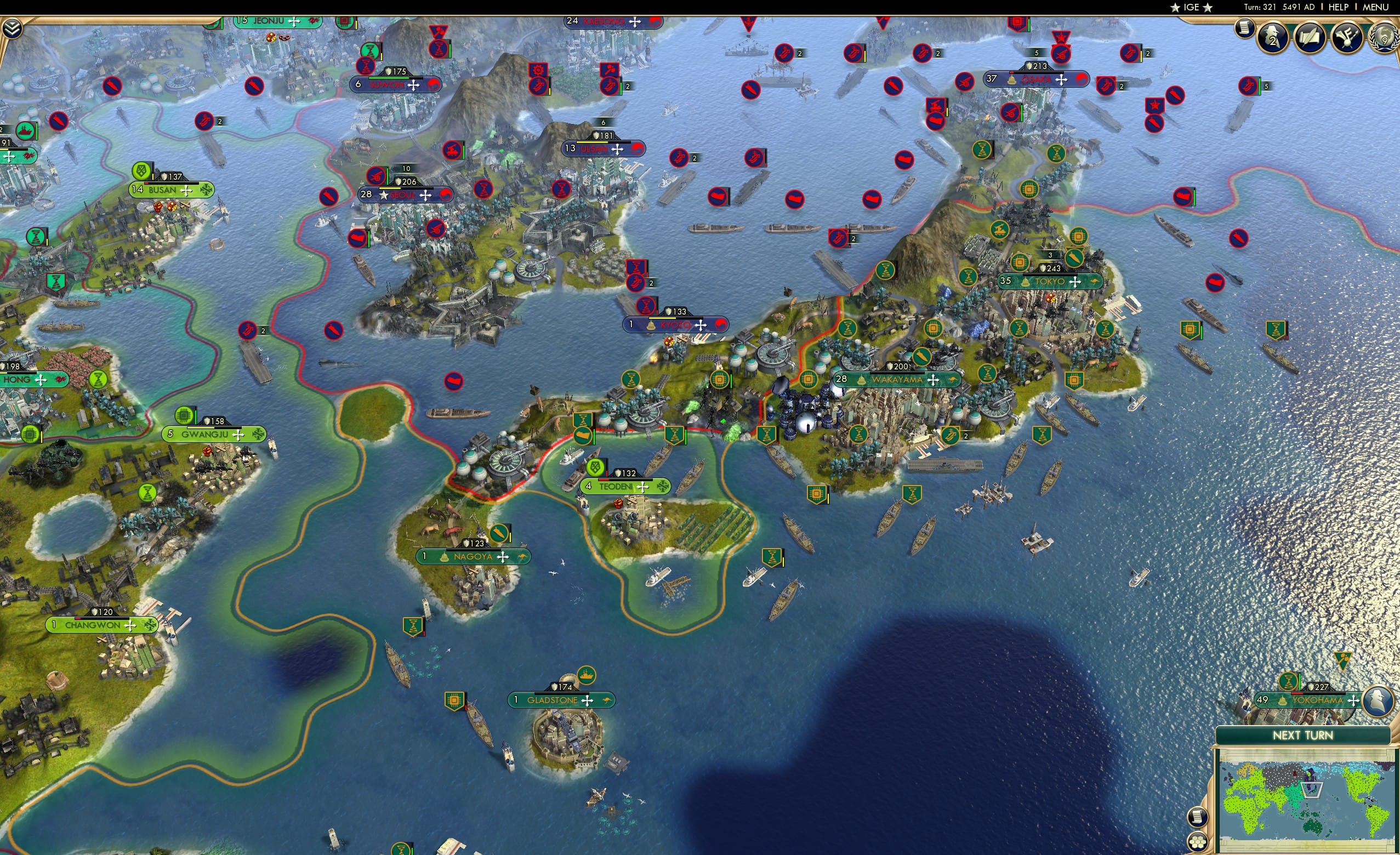Viewport: 1400px width, 855px height.
Task: Select the Tokyo city banner
Action: pos(1051,281)
